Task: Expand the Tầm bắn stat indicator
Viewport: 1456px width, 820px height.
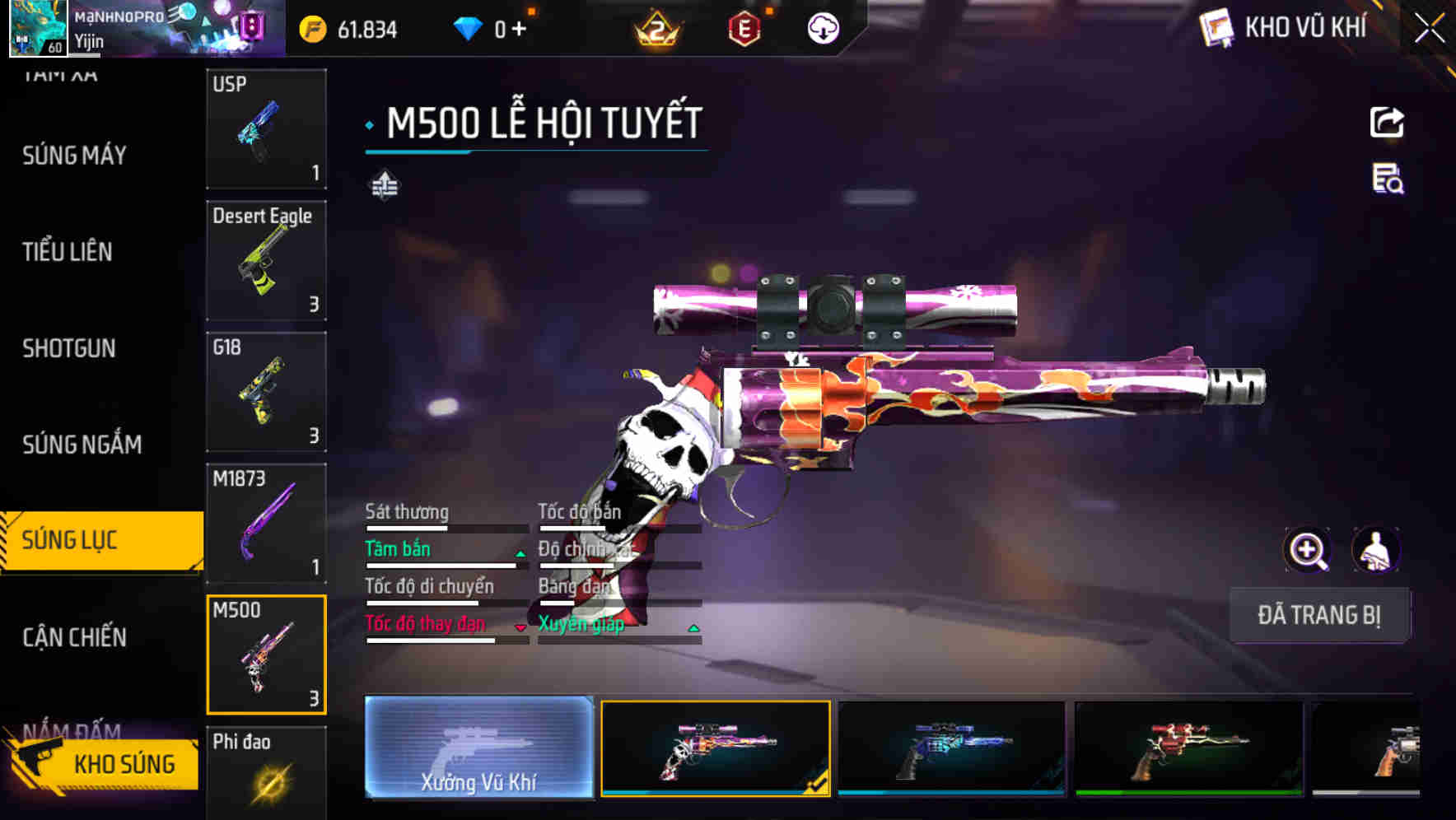Action: (x=520, y=553)
